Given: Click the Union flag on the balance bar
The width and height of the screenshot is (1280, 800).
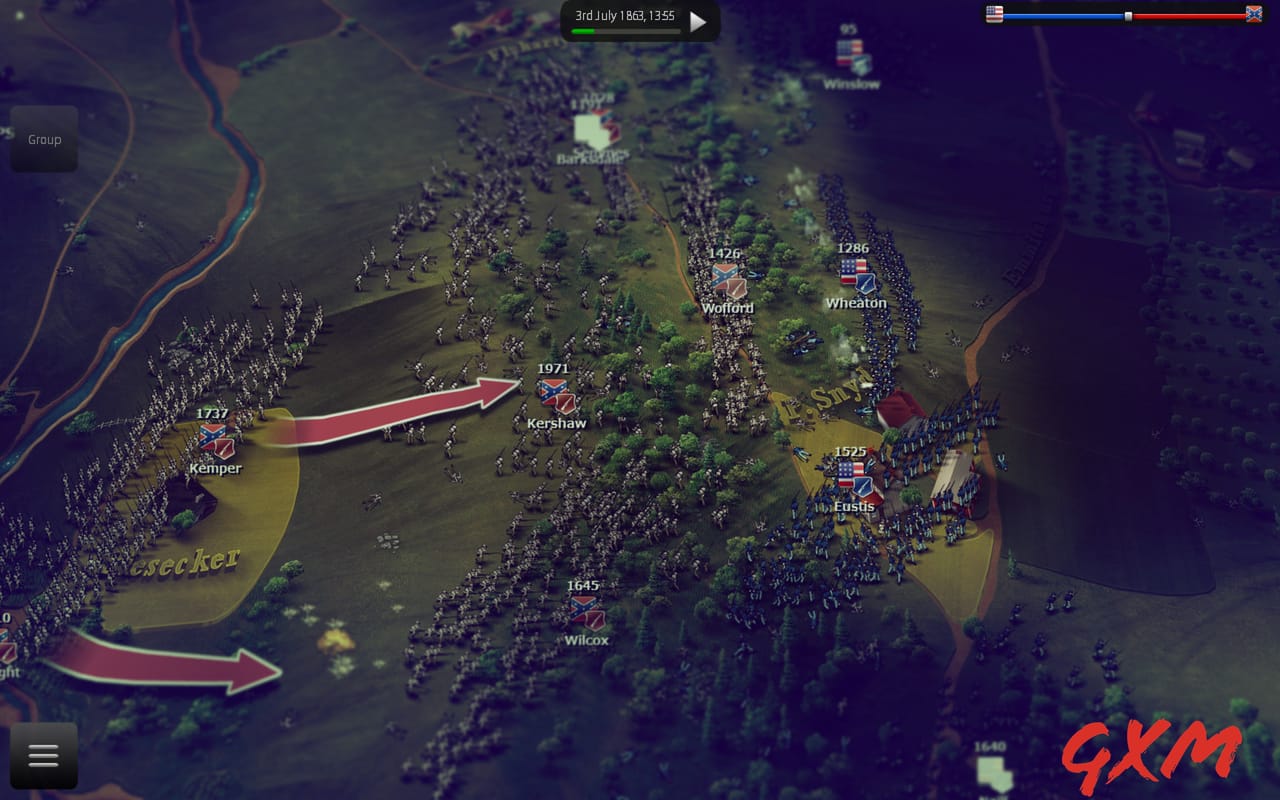Looking at the screenshot, I should tap(993, 14).
